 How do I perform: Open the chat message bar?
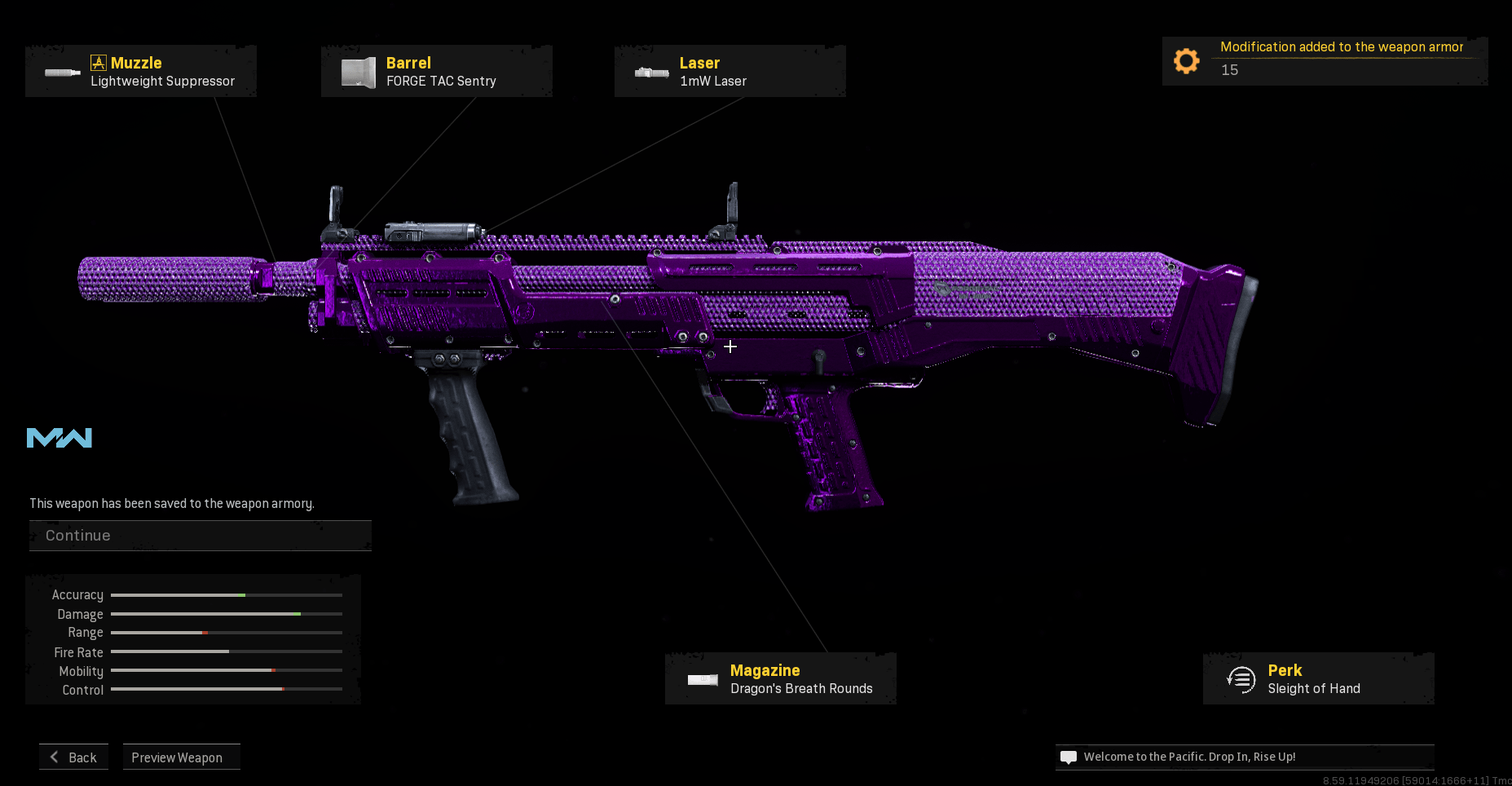[1245, 757]
